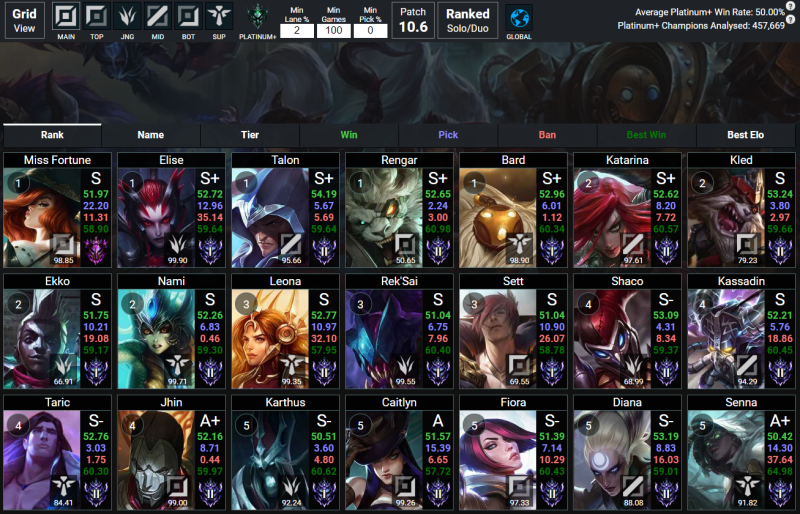The width and height of the screenshot is (800, 514).
Task: Sort champions by Ban rate
Action: pos(547,134)
